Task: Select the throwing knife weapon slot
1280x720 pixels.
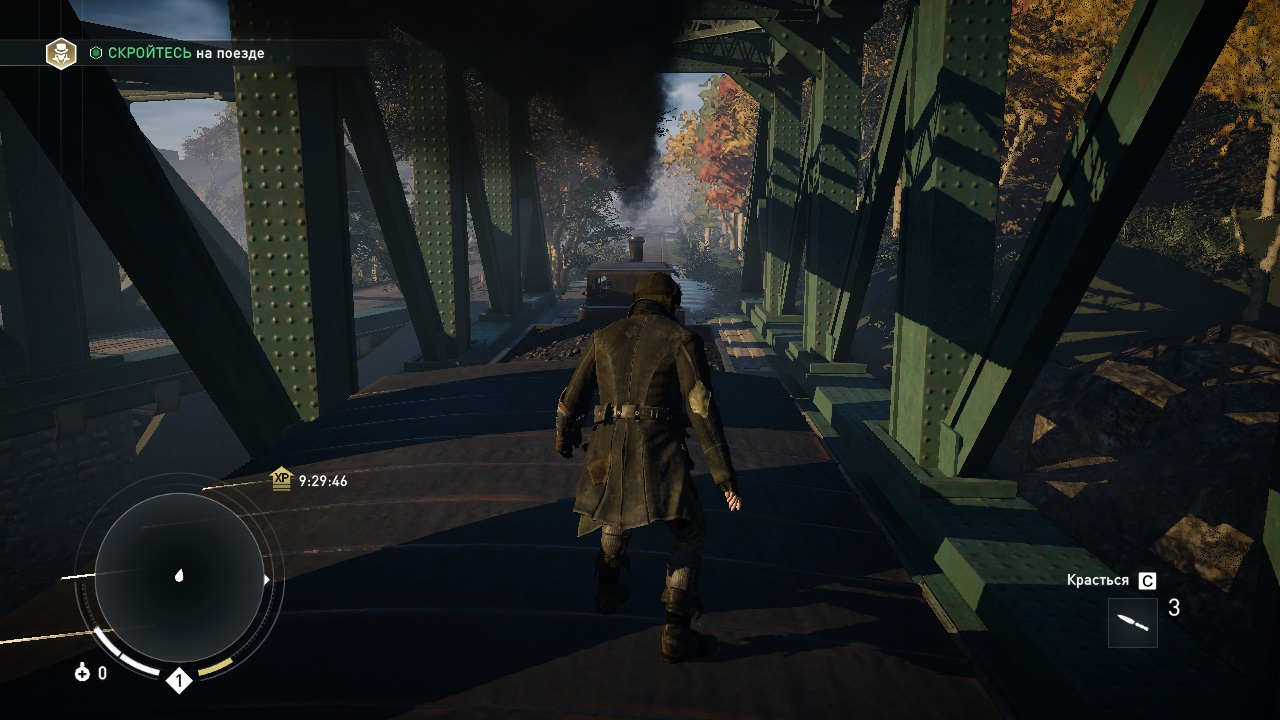Action: click(1133, 622)
